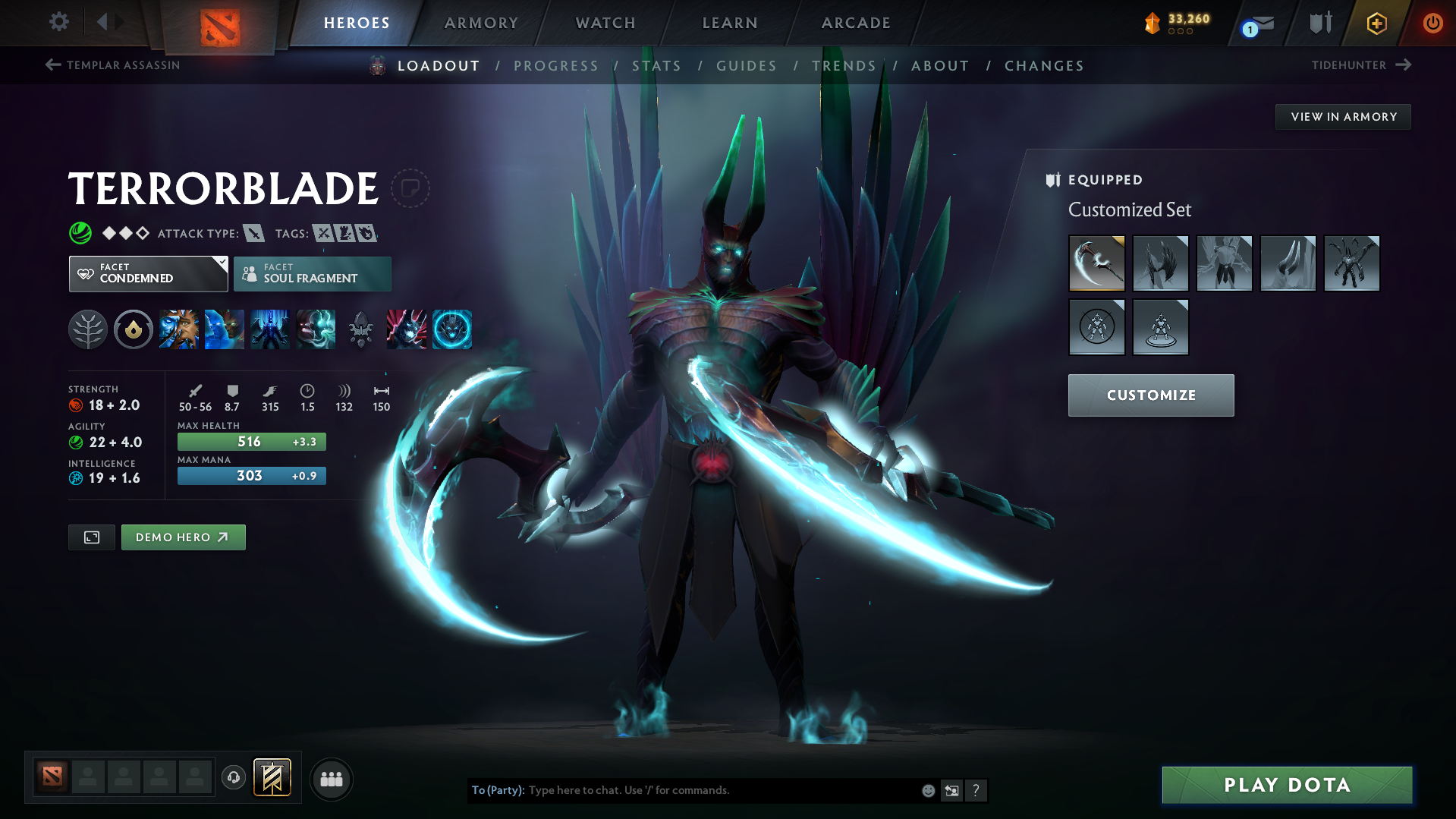The width and height of the screenshot is (1456, 819).
Task: View Terrorblade's innate ability icon
Action: [133, 329]
